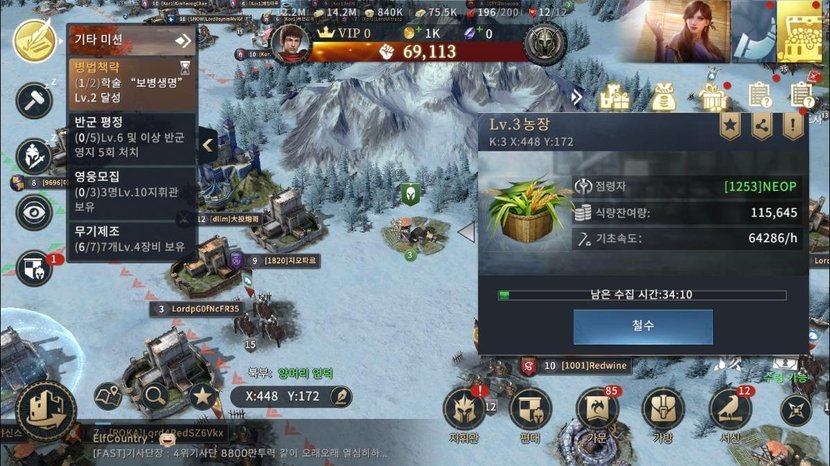Screen dimensions: 830x466
Task: Open the 병법책략 mission entry
Action: (131, 85)
